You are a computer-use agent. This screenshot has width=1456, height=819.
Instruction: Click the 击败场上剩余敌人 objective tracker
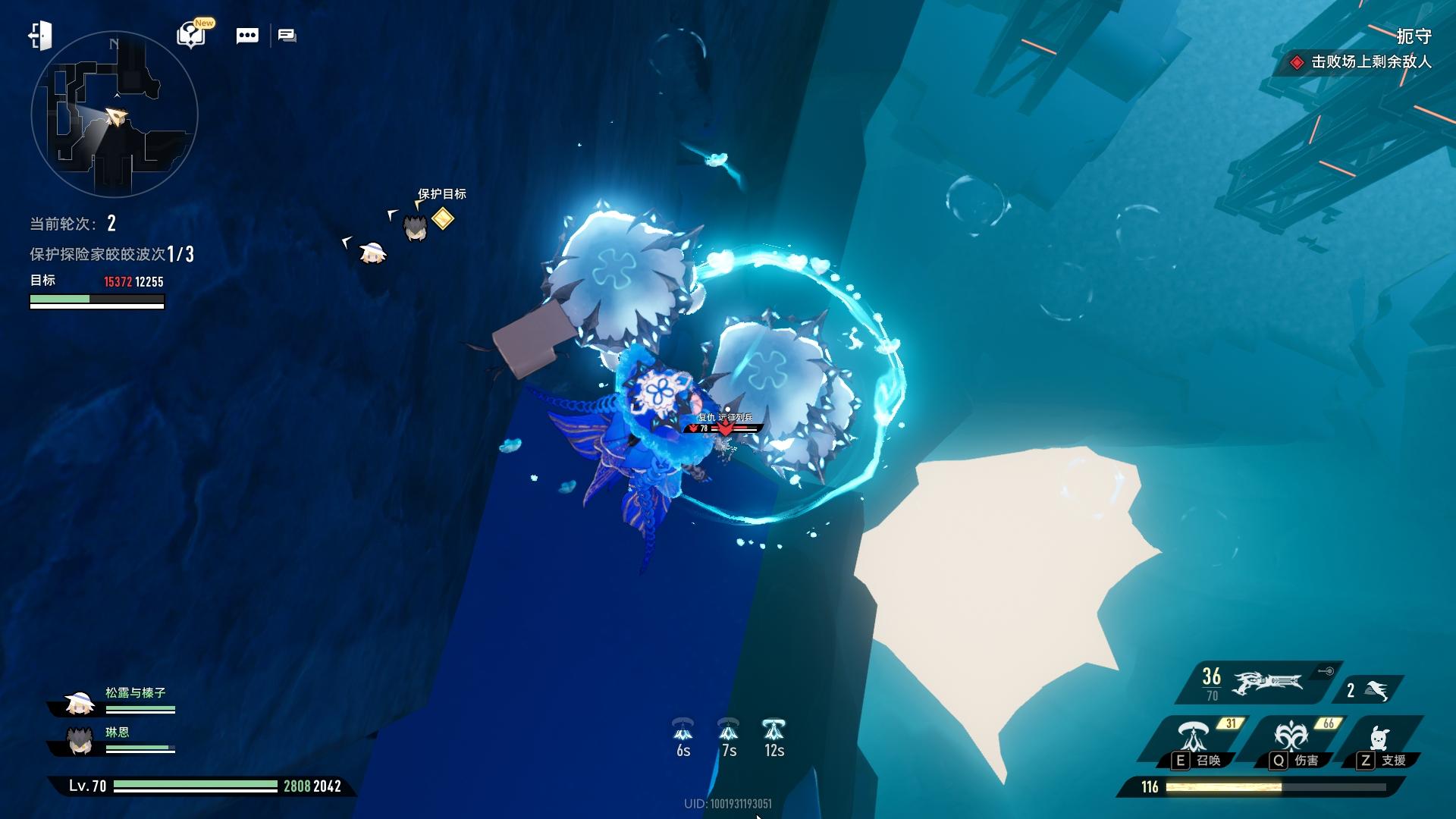click(x=1363, y=62)
